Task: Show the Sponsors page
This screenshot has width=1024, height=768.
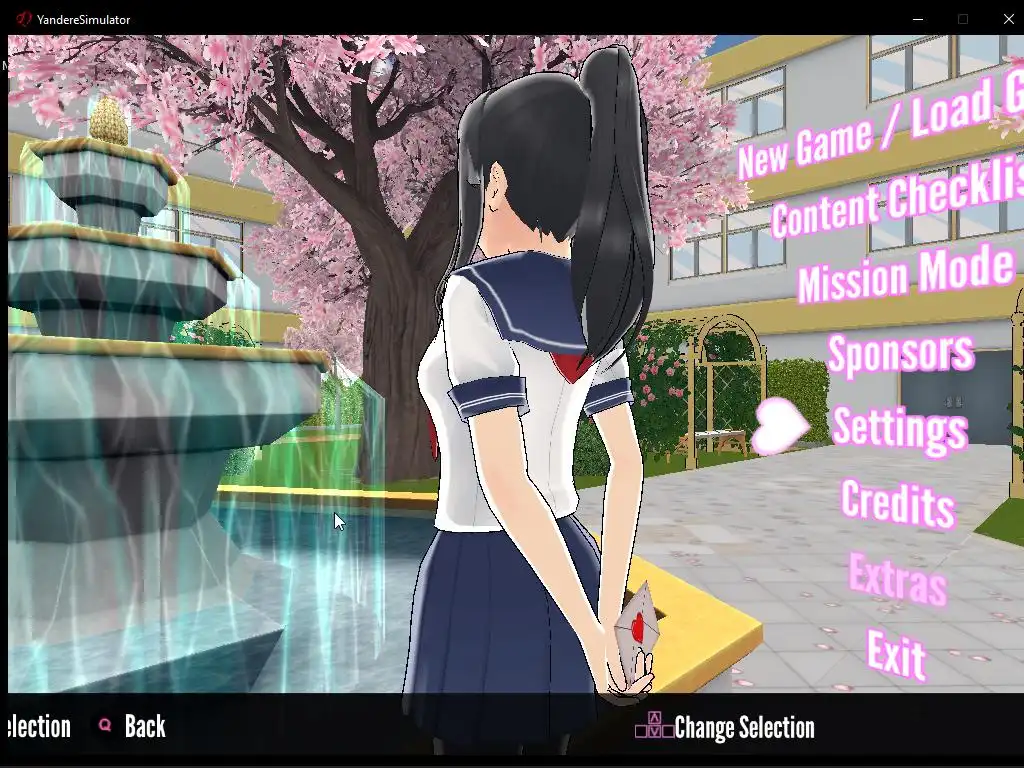Action: click(900, 352)
